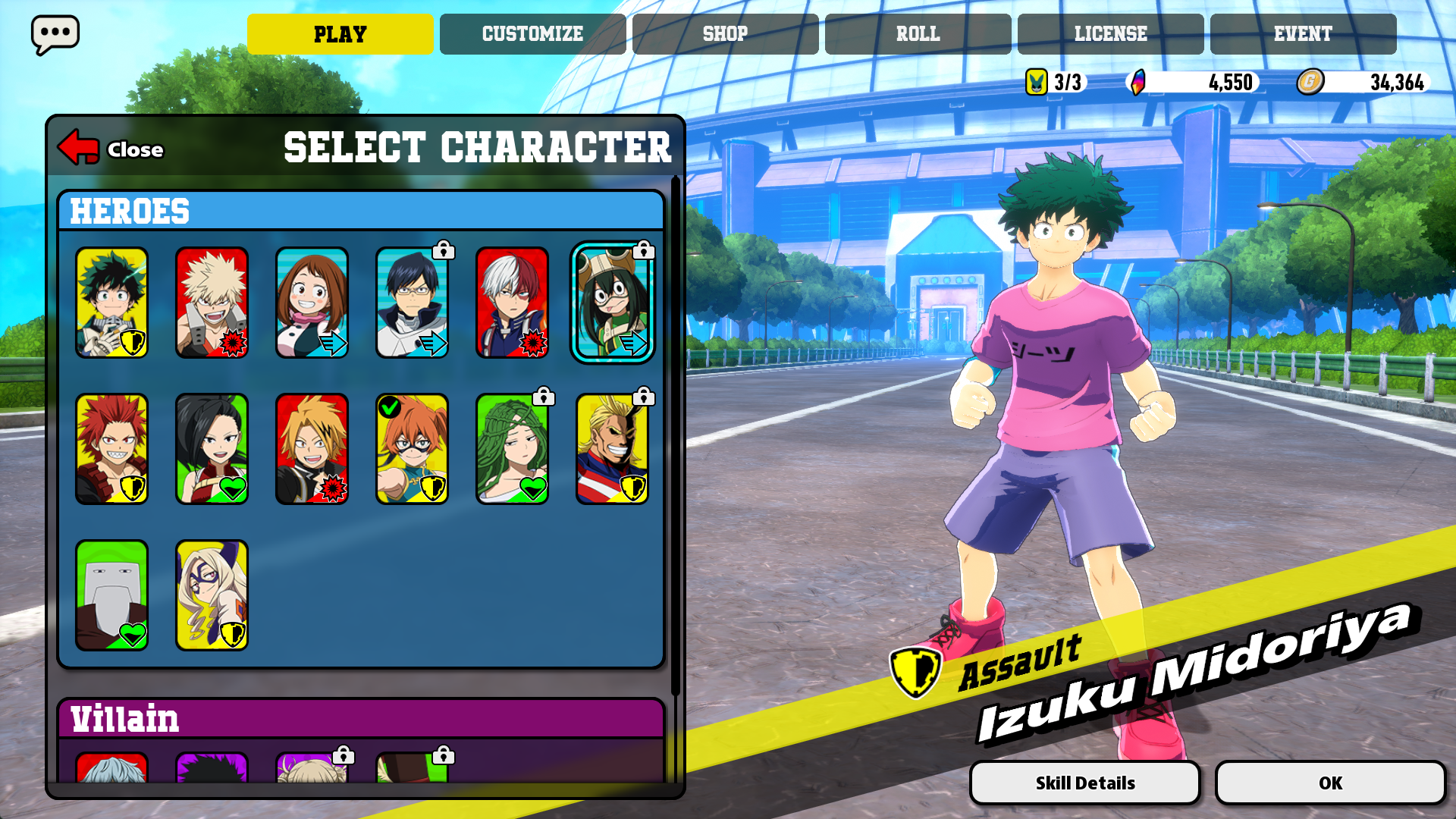Open the EVENT menu

pyautogui.click(x=1303, y=33)
